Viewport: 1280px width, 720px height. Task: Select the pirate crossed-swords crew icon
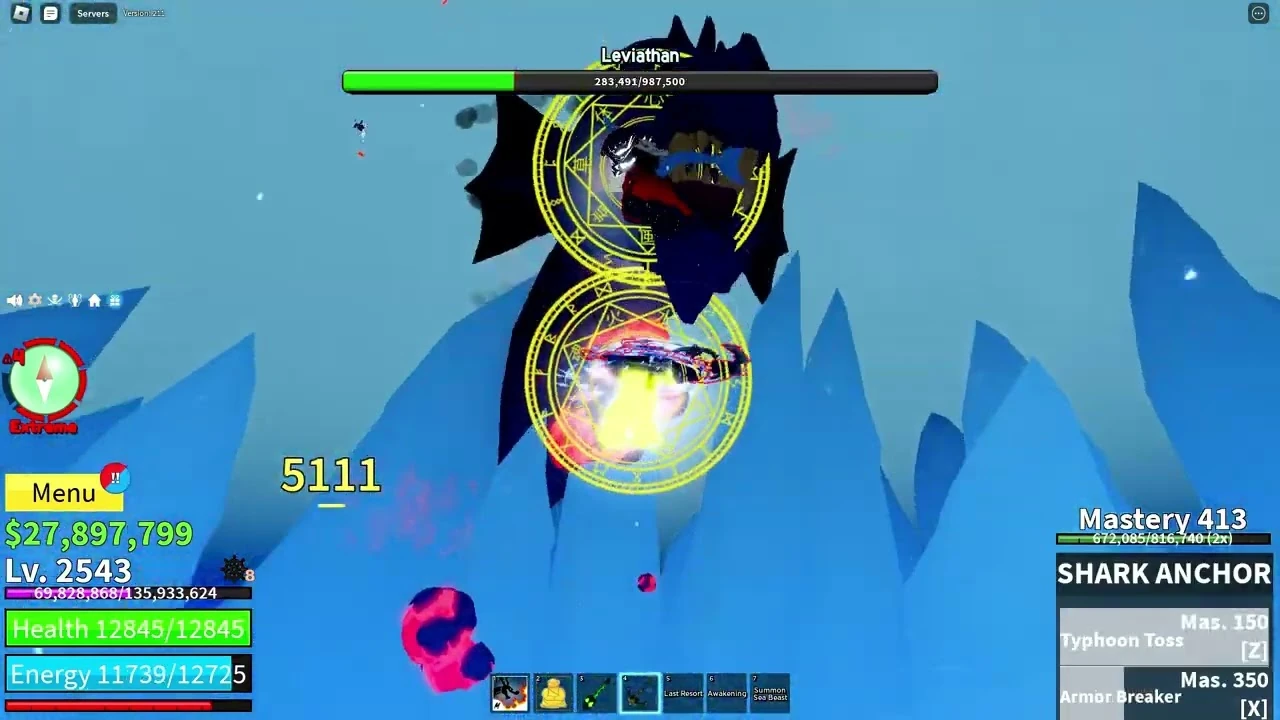[54, 300]
